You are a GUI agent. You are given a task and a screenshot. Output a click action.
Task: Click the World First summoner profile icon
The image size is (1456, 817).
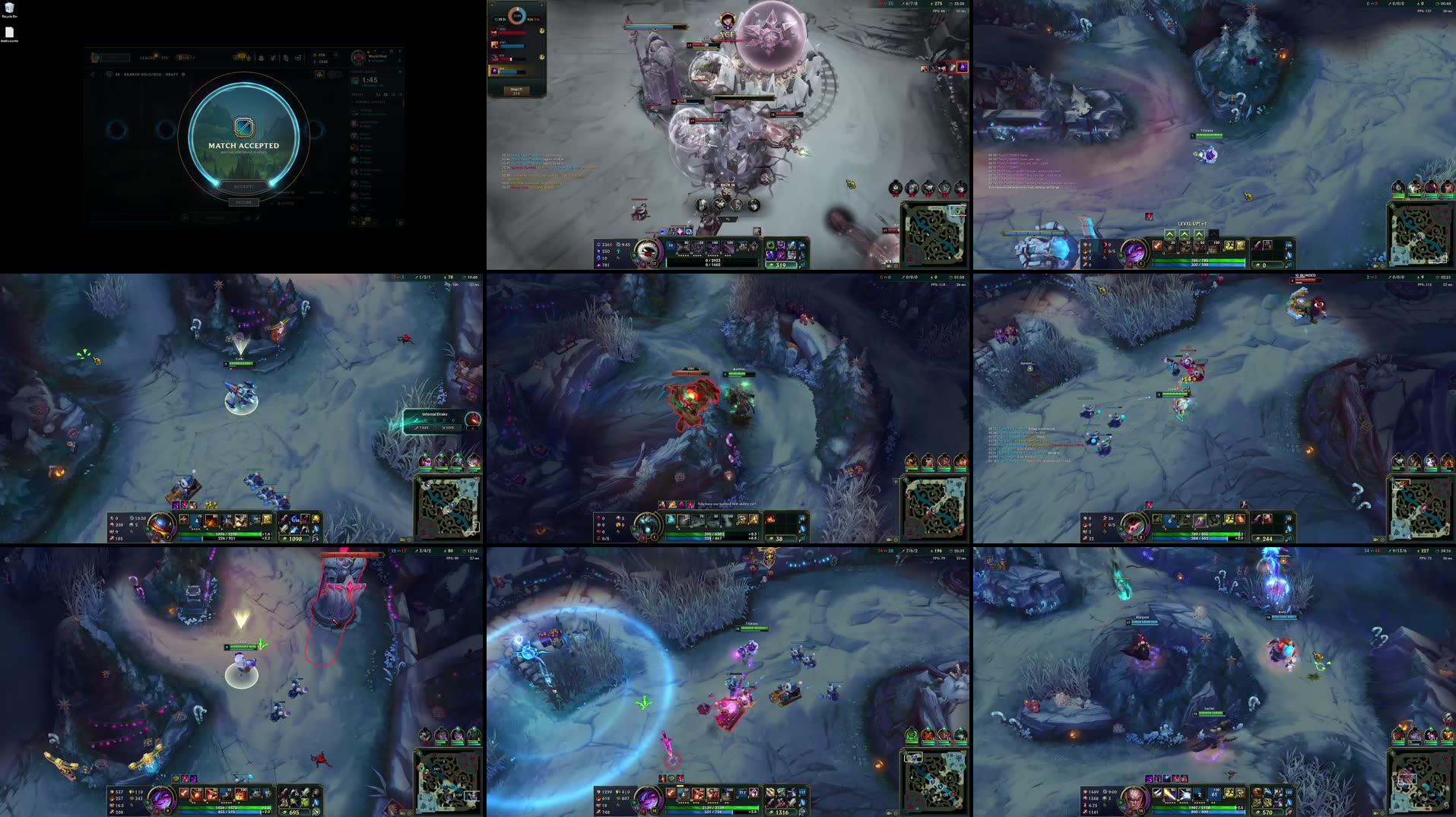(x=359, y=57)
